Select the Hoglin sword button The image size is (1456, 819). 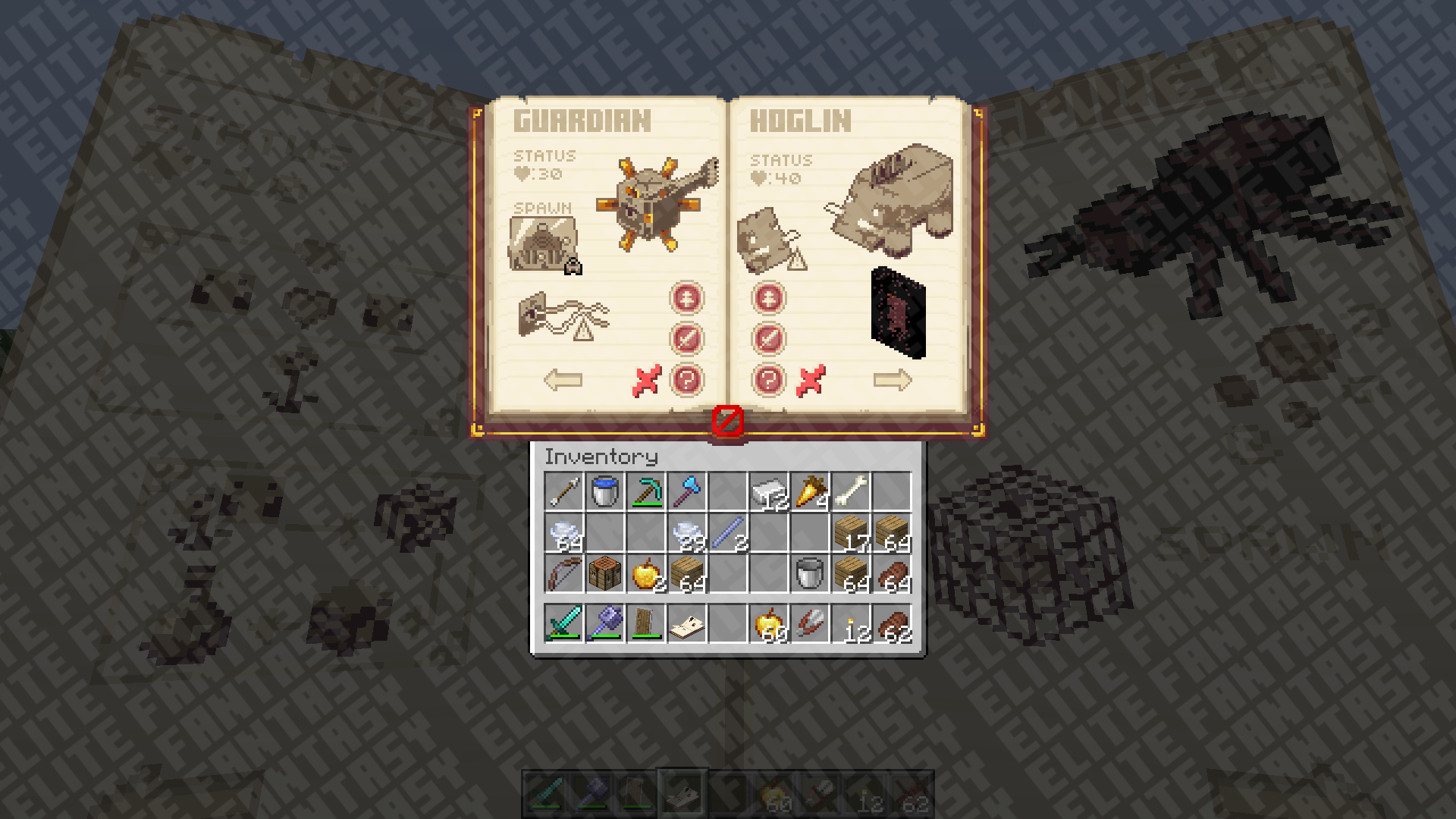(x=768, y=339)
